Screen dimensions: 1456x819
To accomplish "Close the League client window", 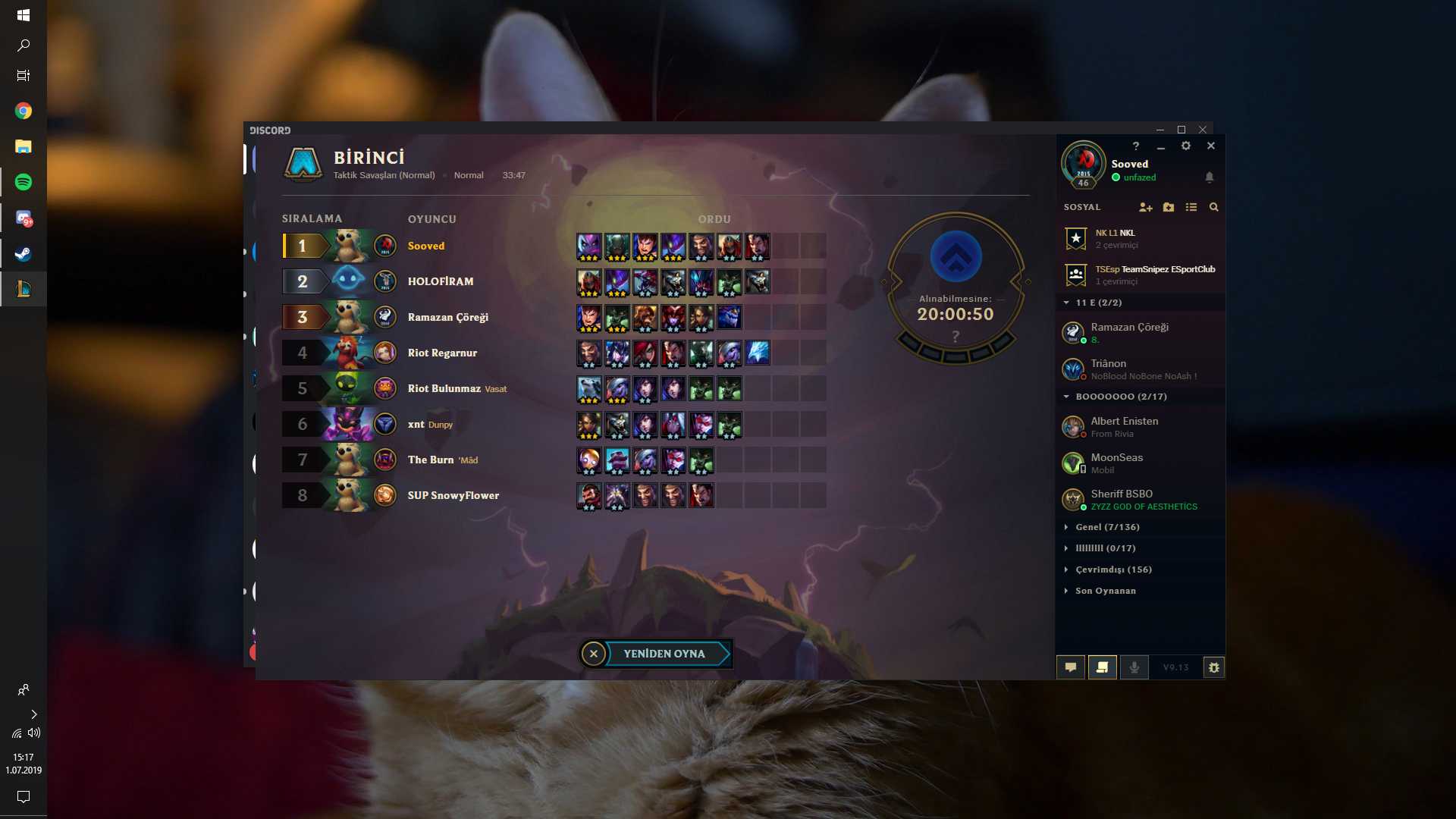I will click(1211, 146).
